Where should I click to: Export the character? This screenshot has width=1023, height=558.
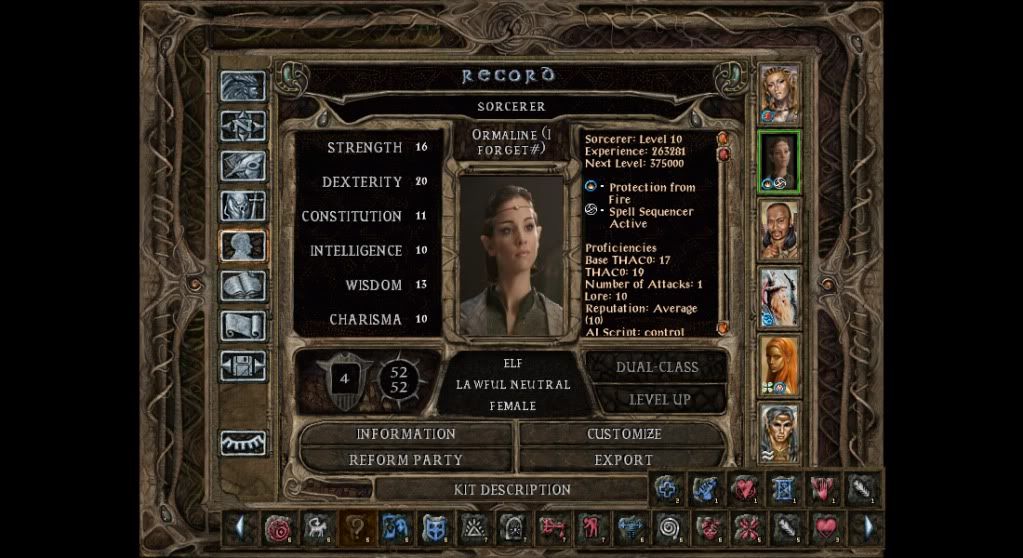click(x=624, y=460)
